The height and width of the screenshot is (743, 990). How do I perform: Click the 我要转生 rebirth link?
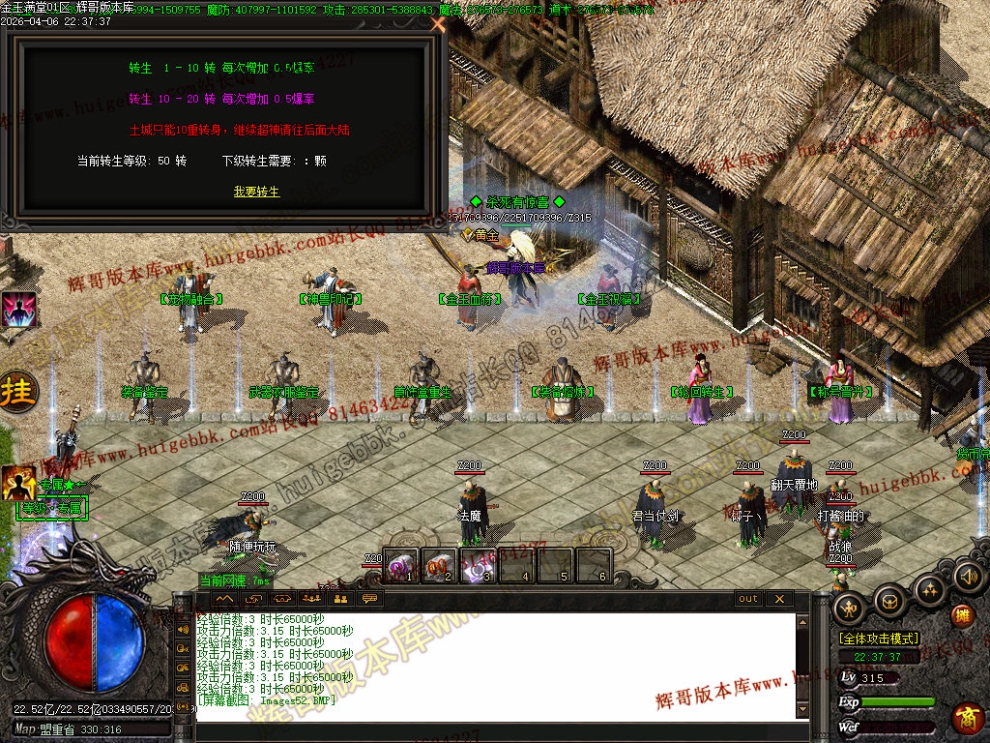tap(256, 191)
